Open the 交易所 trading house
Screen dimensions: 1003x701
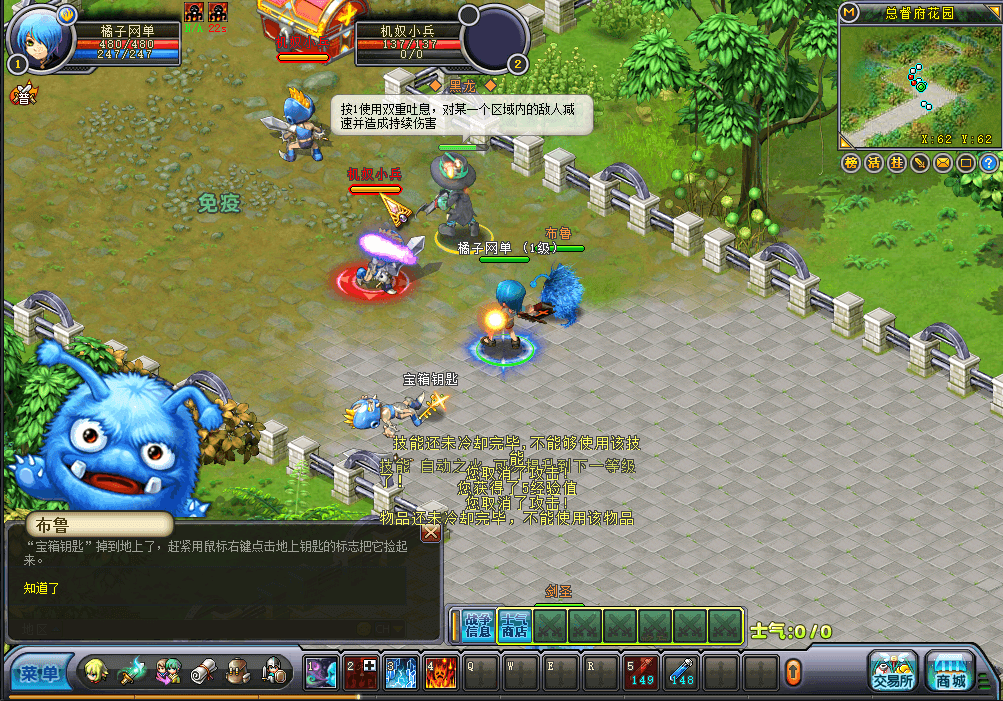point(892,671)
